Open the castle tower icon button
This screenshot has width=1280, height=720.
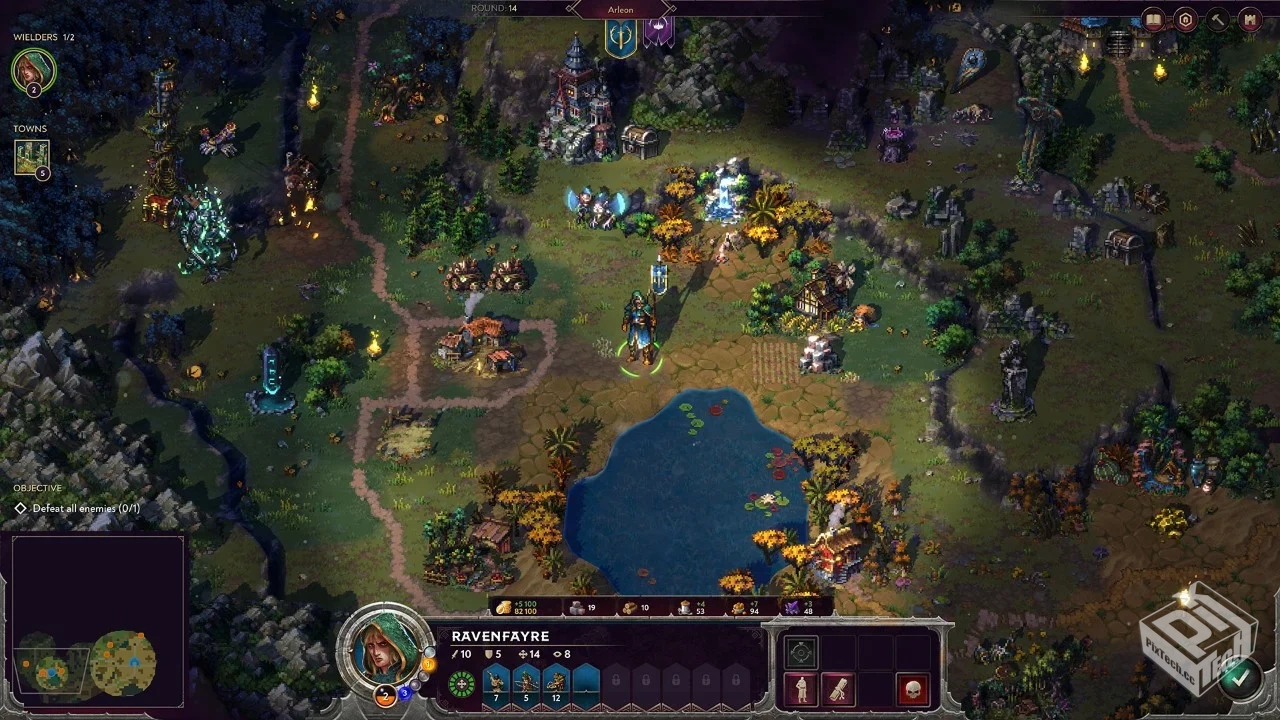(x=1250, y=19)
